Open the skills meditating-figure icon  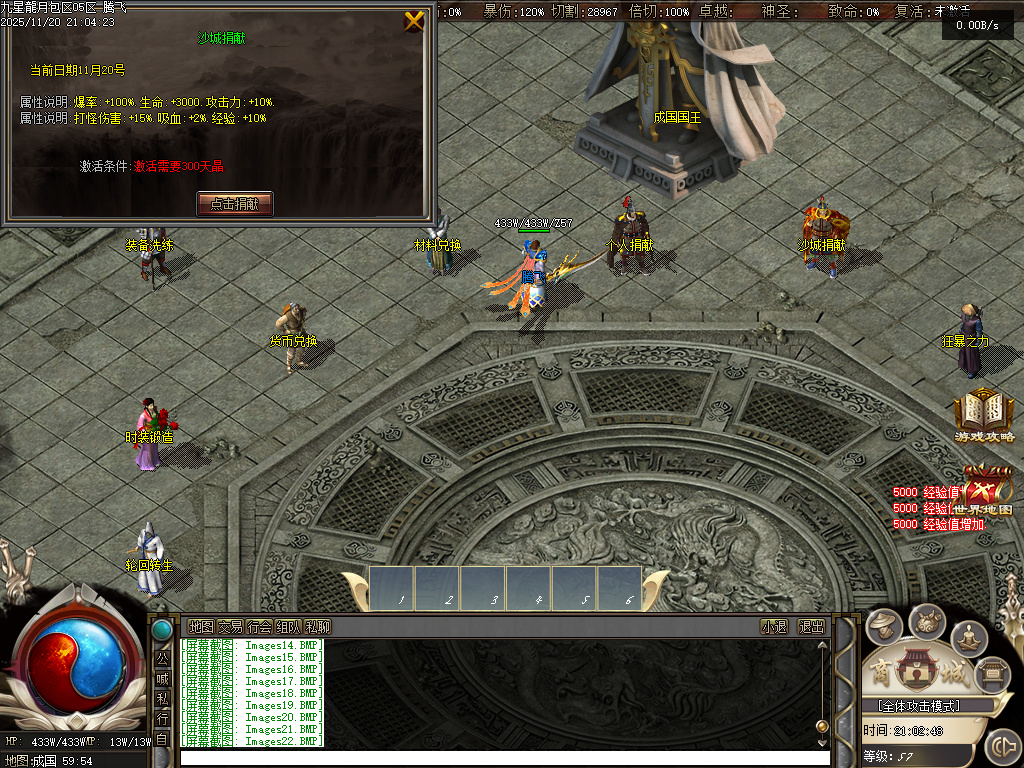tap(968, 635)
